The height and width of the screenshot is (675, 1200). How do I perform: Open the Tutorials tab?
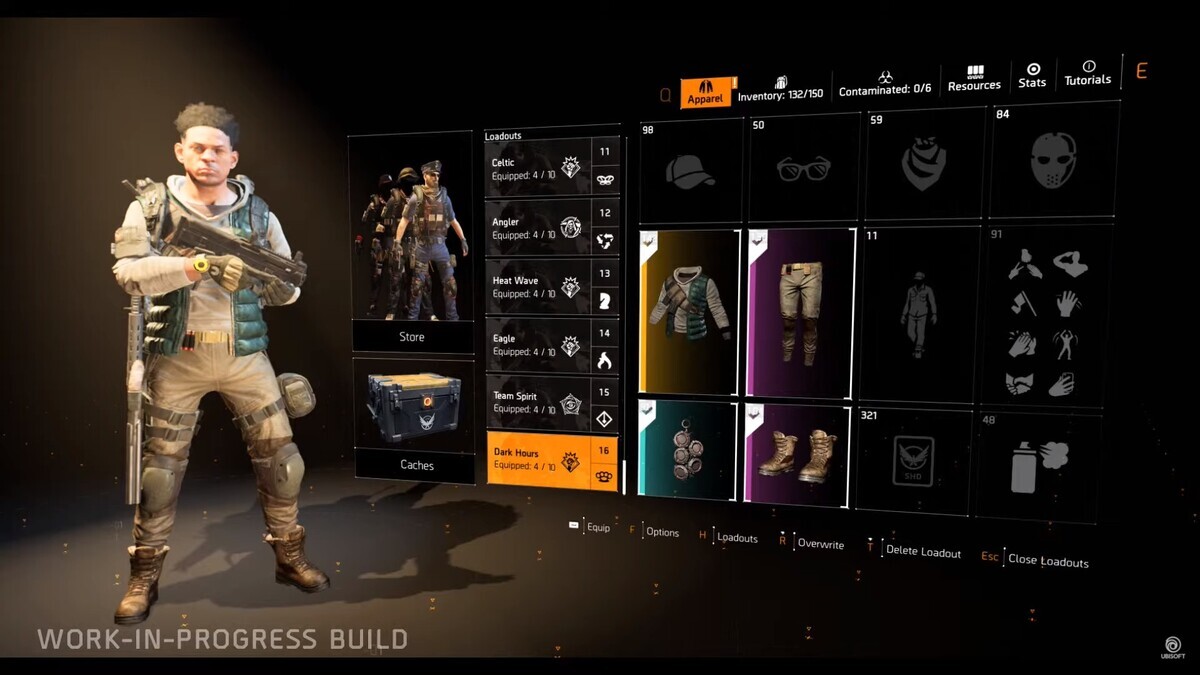tap(1087, 74)
